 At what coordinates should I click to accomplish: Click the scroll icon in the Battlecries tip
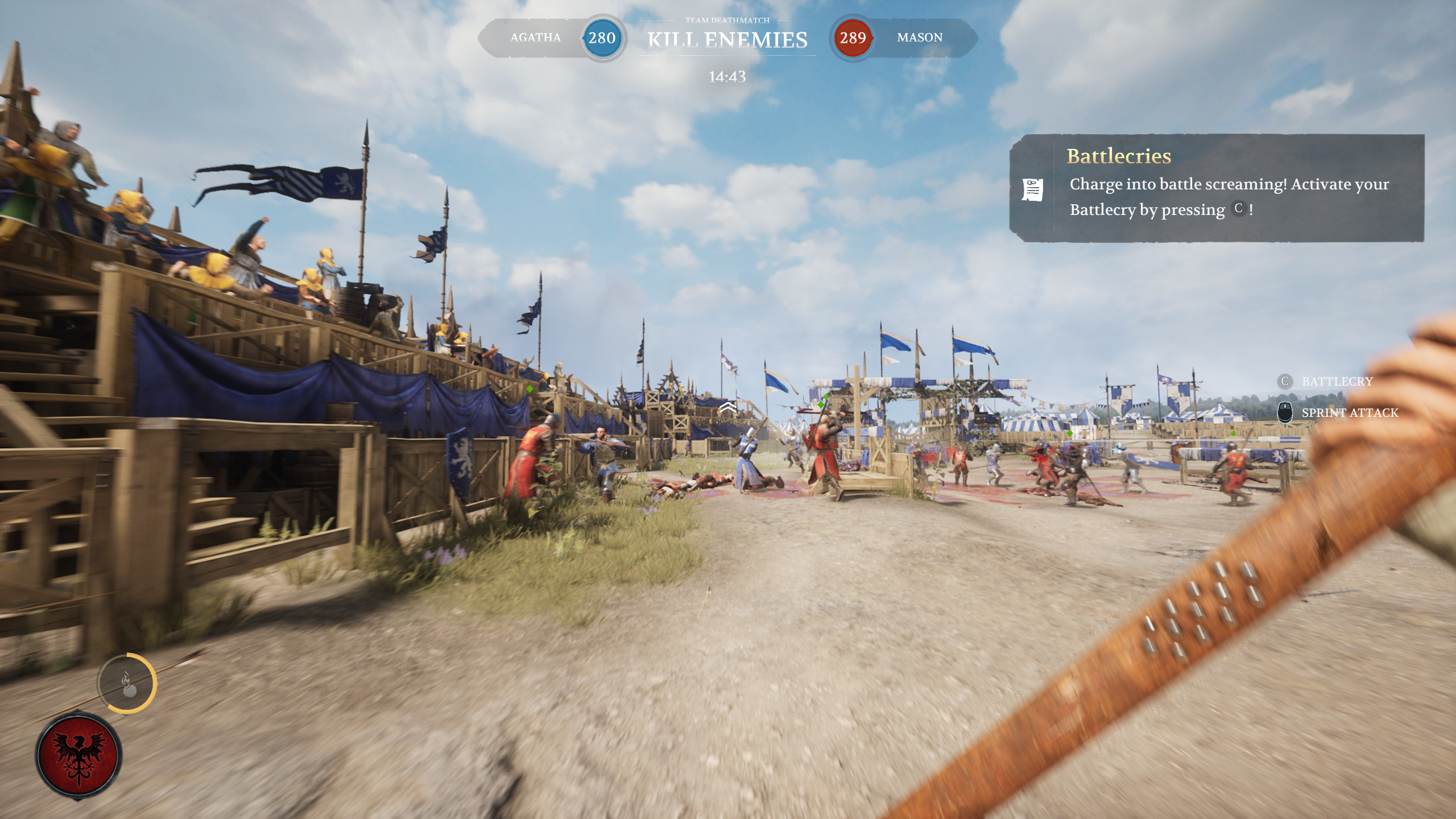click(1032, 189)
